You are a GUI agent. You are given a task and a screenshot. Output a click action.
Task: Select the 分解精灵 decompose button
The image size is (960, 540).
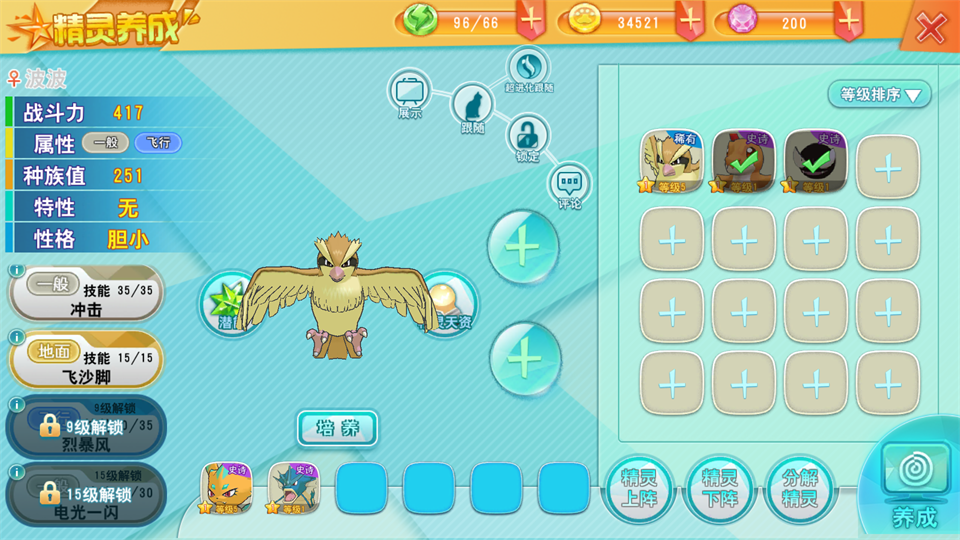800,489
